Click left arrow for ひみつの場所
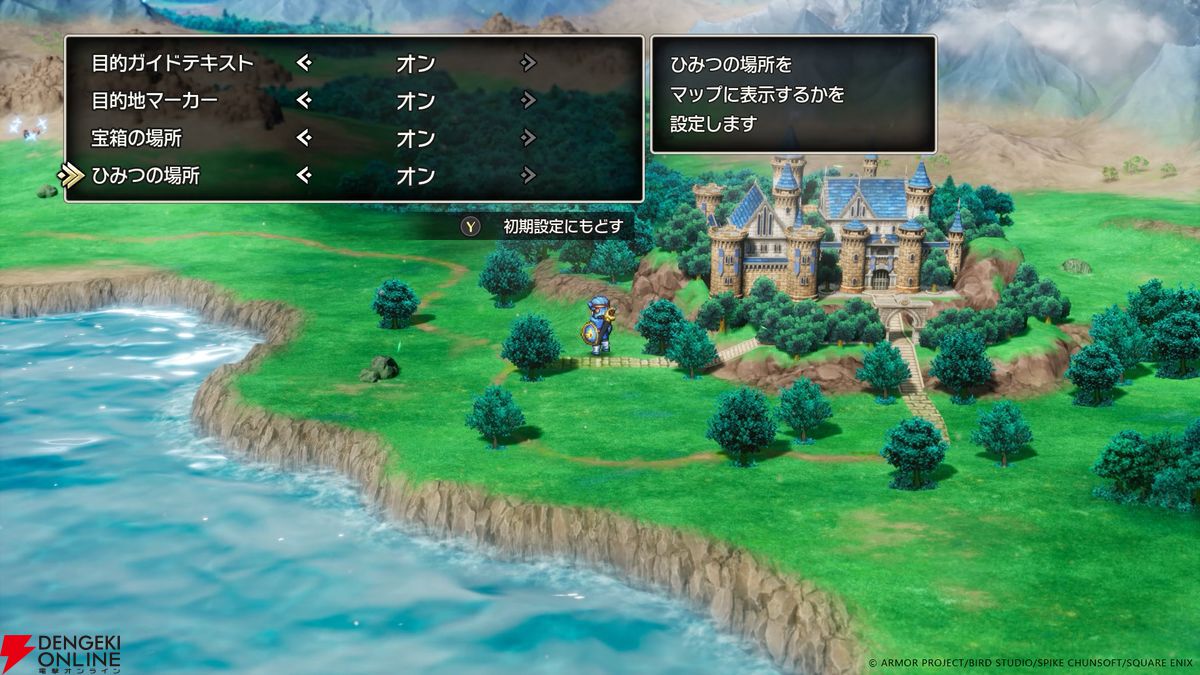The width and height of the screenshot is (1200, 675). click(304, 176)
